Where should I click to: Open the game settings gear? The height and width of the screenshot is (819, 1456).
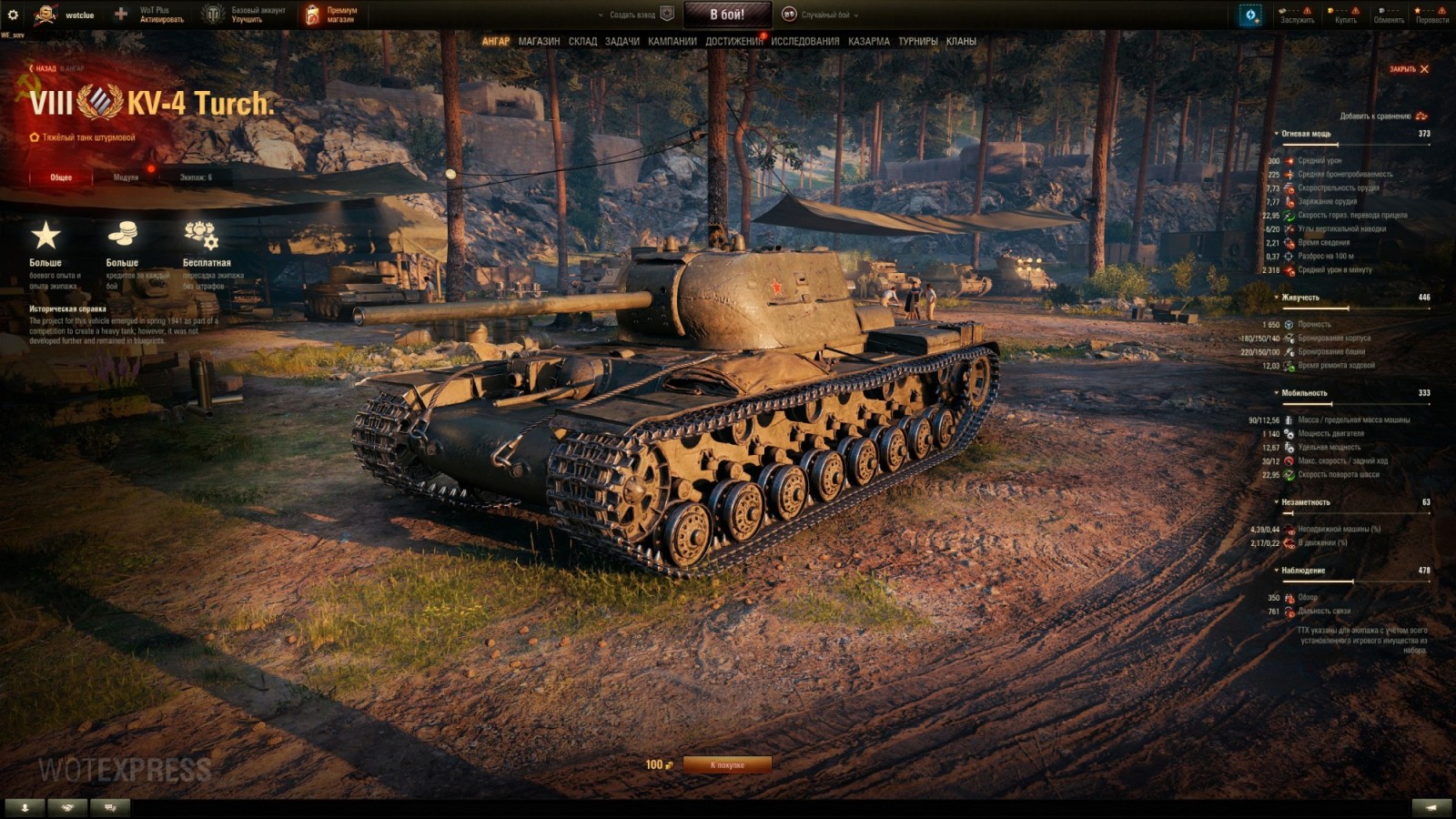(13, 15)
